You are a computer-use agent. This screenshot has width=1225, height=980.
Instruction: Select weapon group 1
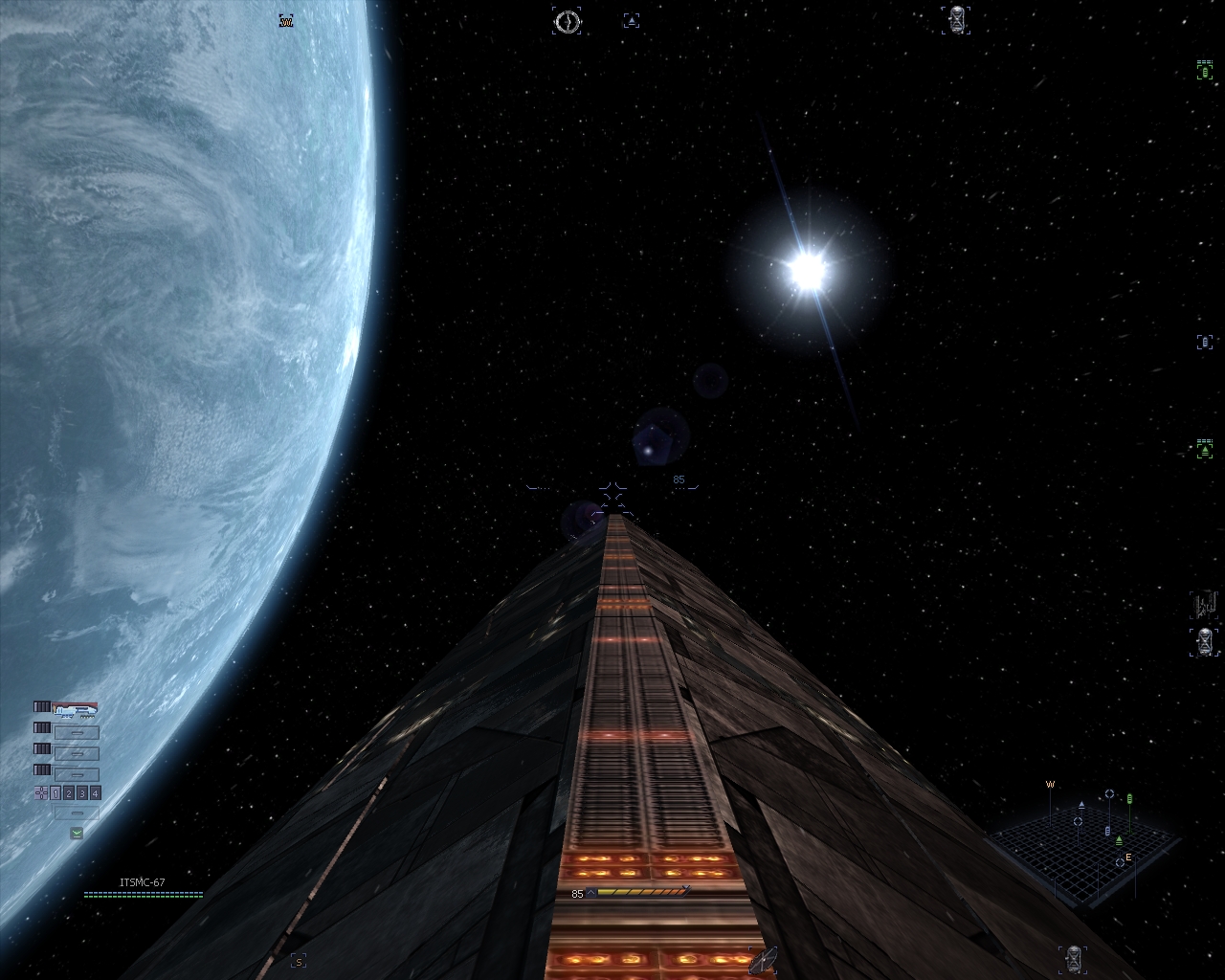coord(56,793)
